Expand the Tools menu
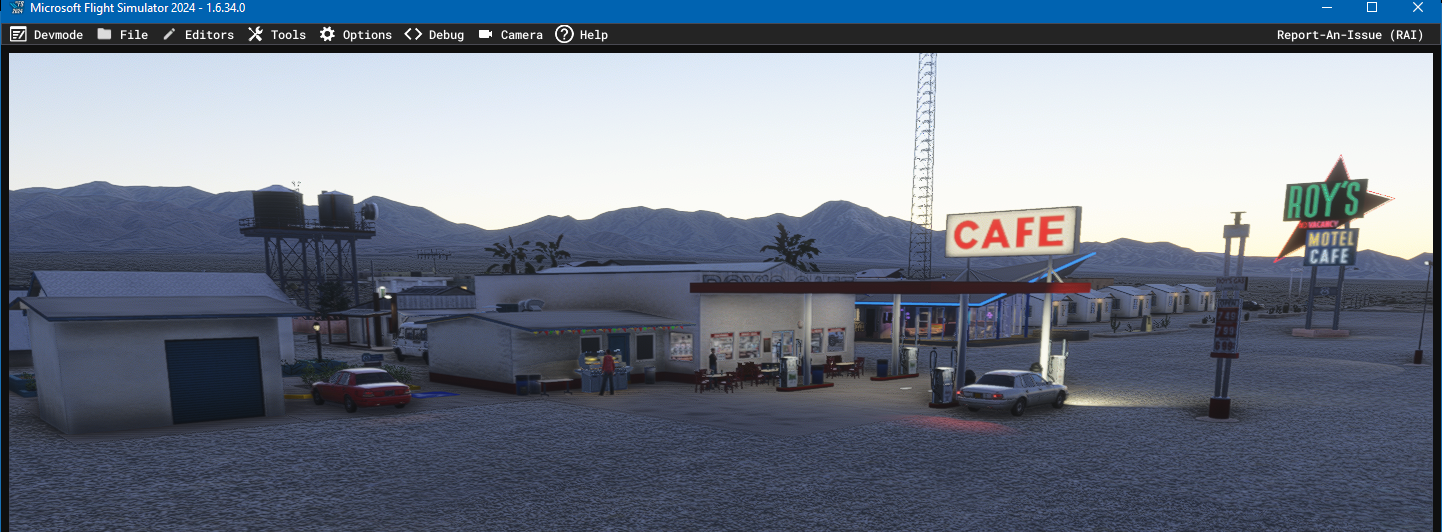This screenshot has height=532, width=1442. pos(277,35)
